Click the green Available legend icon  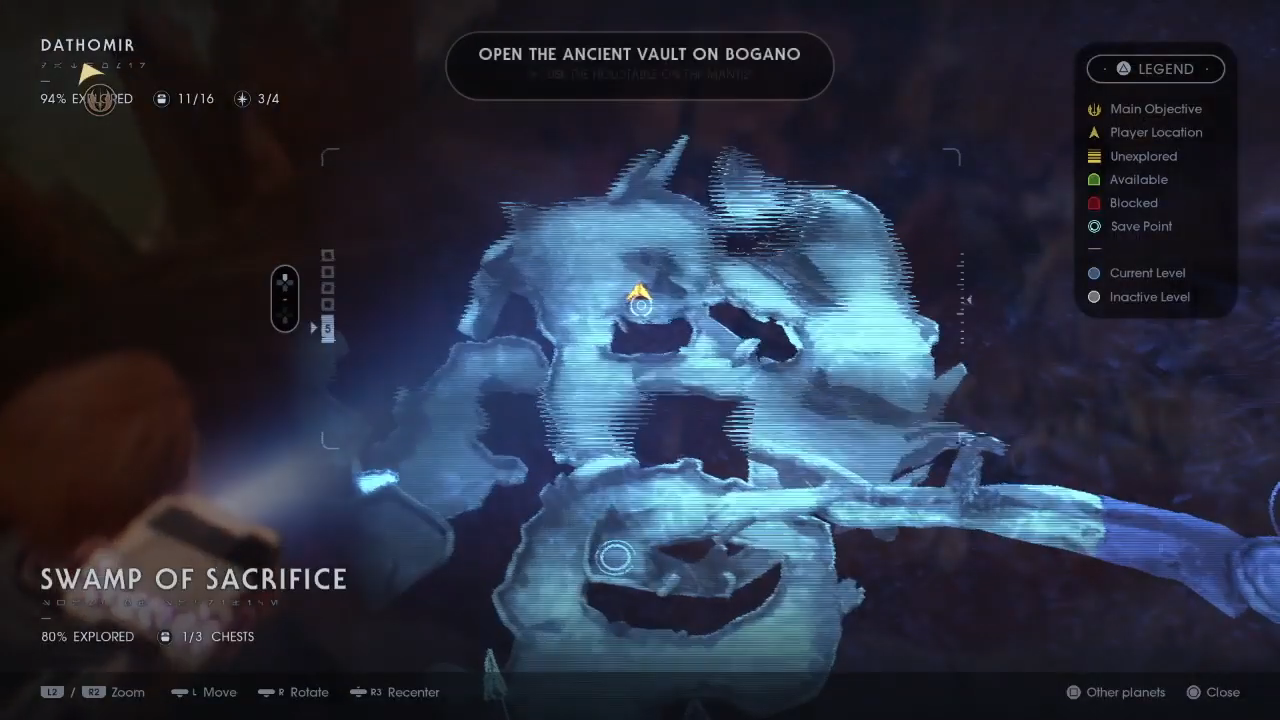click(1094, 179)
